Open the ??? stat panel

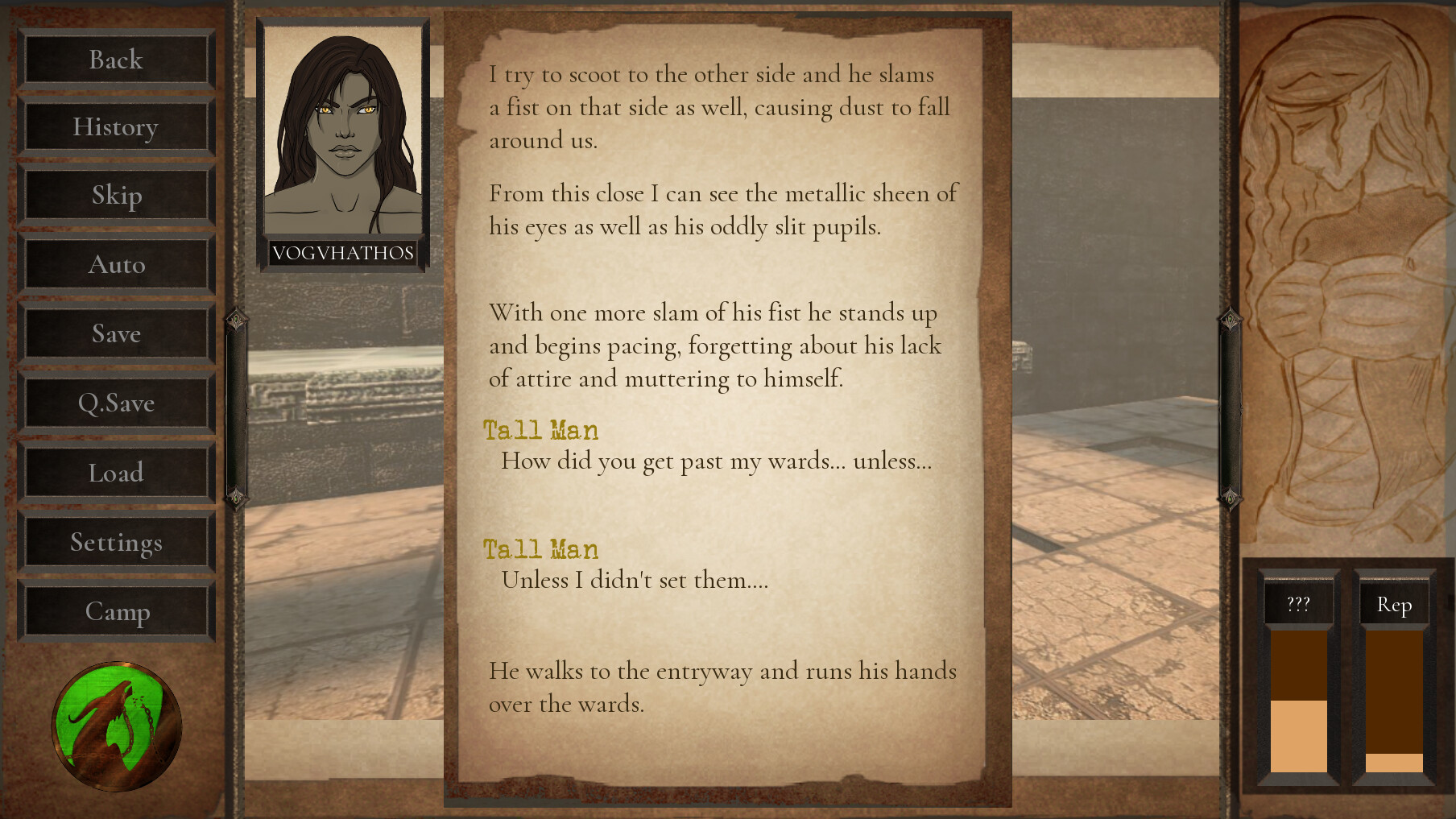point(1300,604)
